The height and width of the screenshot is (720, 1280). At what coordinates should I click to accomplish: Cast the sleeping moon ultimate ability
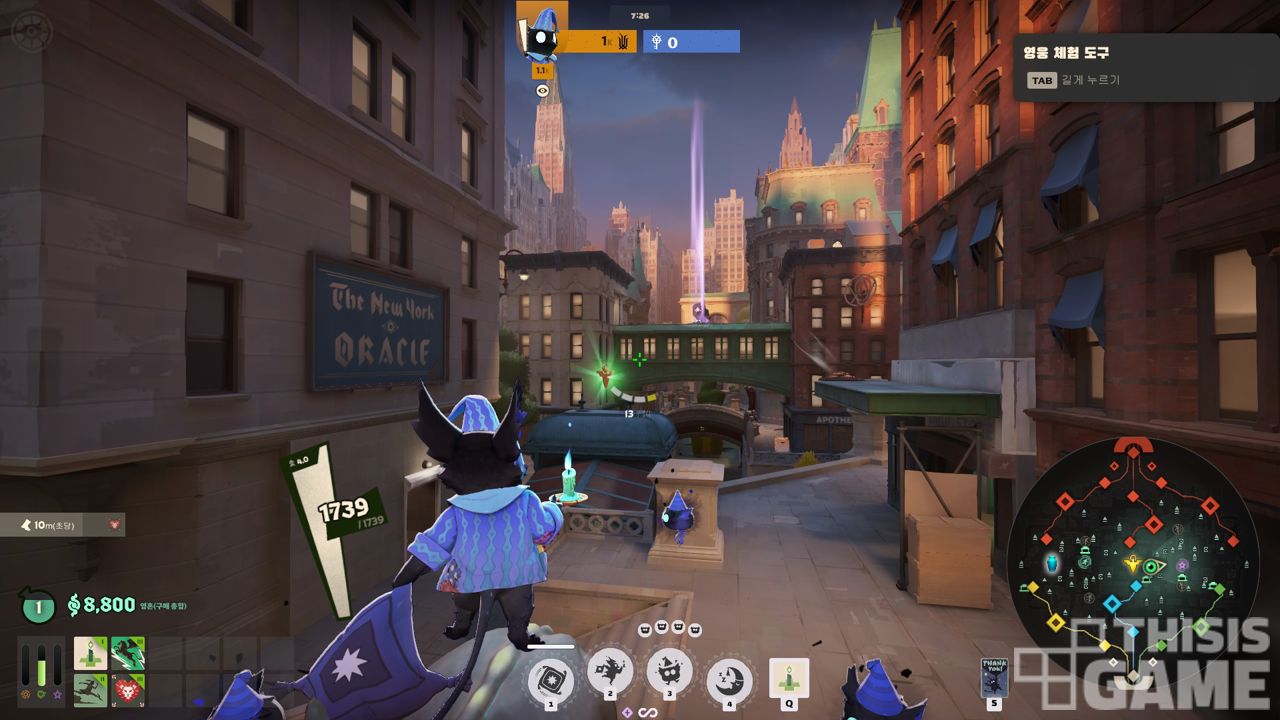(729, 680)
